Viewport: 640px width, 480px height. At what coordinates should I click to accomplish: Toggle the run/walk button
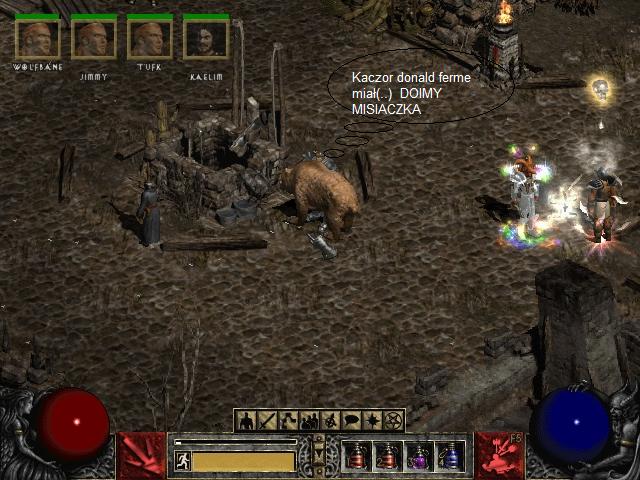tap(183, 460)
